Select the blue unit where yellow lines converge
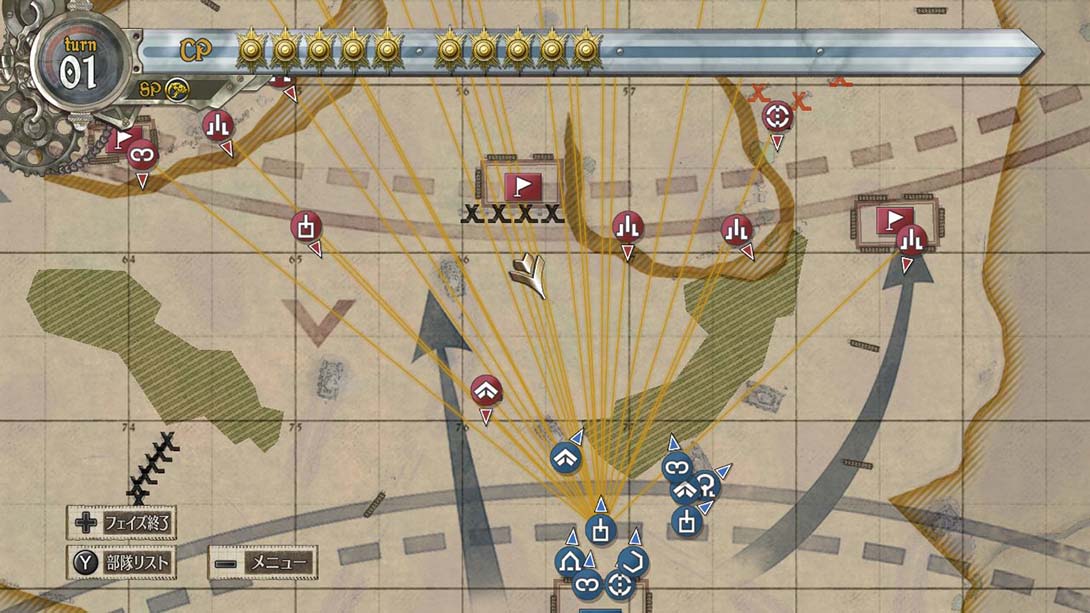1090x613 pixels. coord(600,527)
